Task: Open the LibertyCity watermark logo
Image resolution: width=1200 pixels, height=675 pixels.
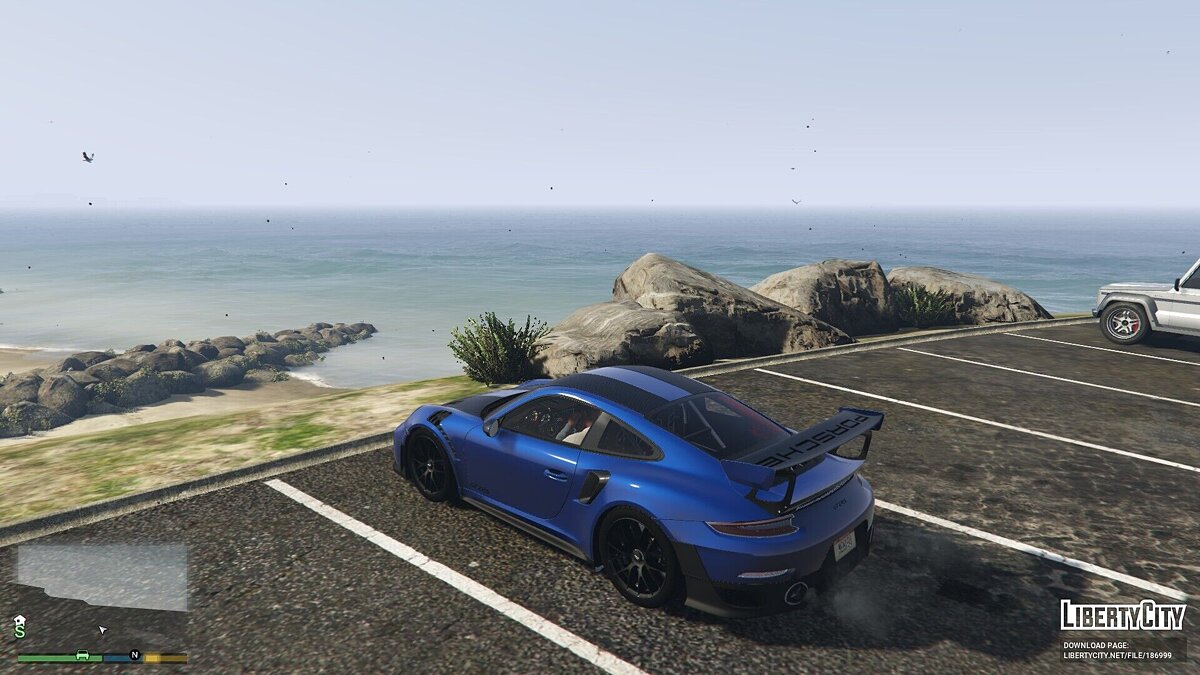Action: (1123, 615)
